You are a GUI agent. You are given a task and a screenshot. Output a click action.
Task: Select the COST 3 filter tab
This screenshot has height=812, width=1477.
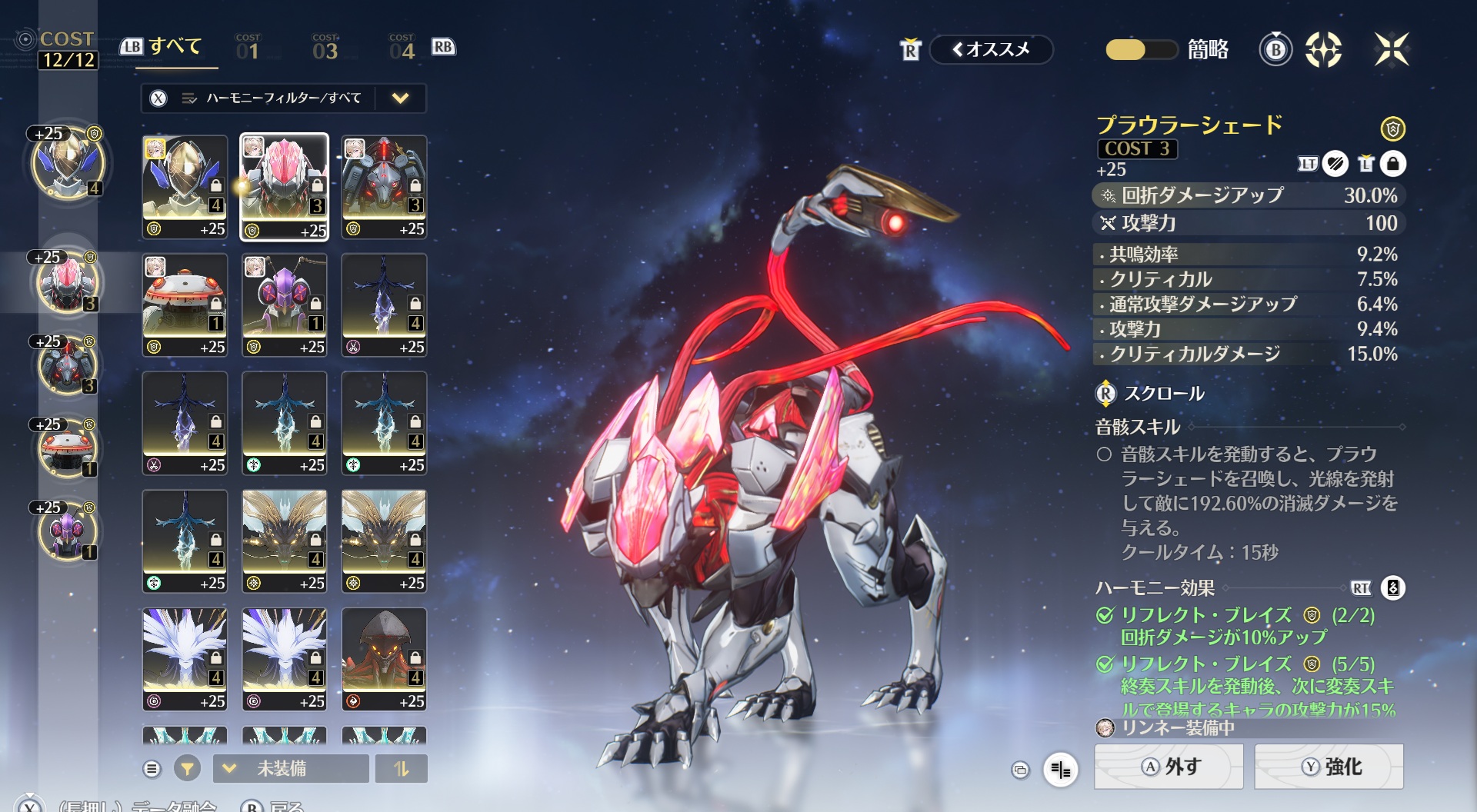325,48
